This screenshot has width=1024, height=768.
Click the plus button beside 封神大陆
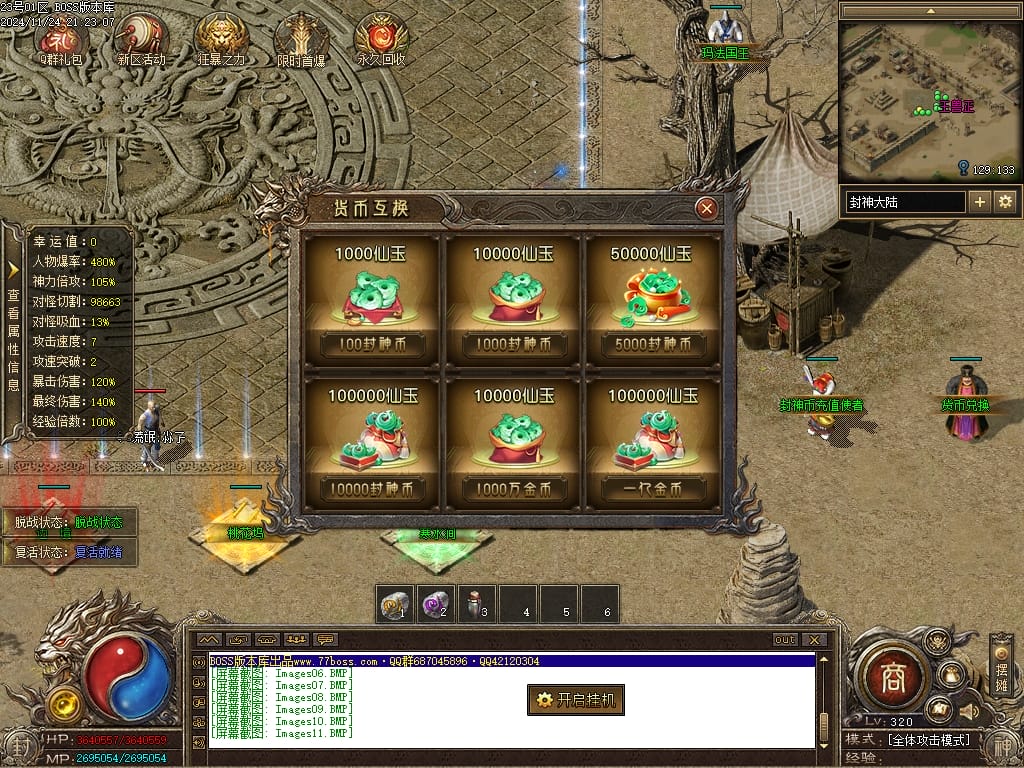coord(980,202)
